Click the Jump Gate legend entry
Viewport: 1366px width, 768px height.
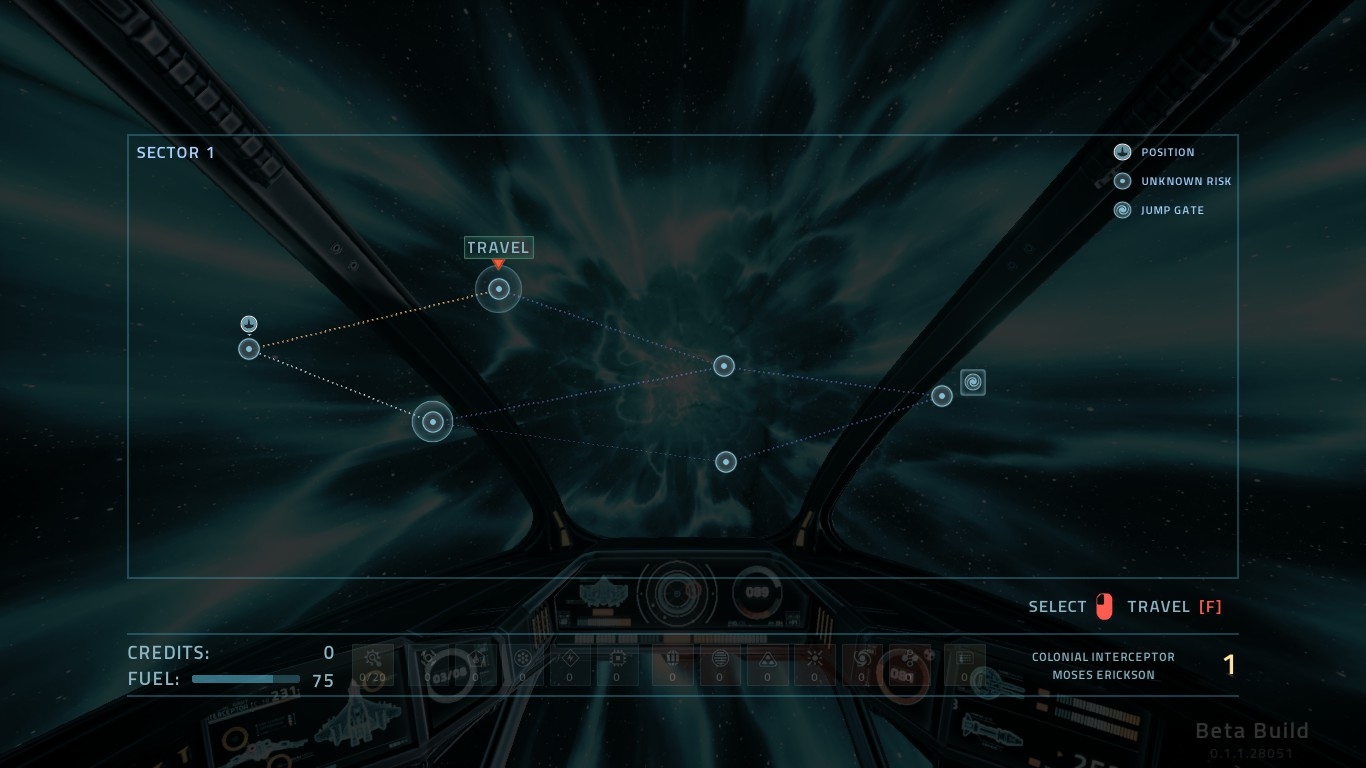pyautogui.click(x=1159, y=210)
